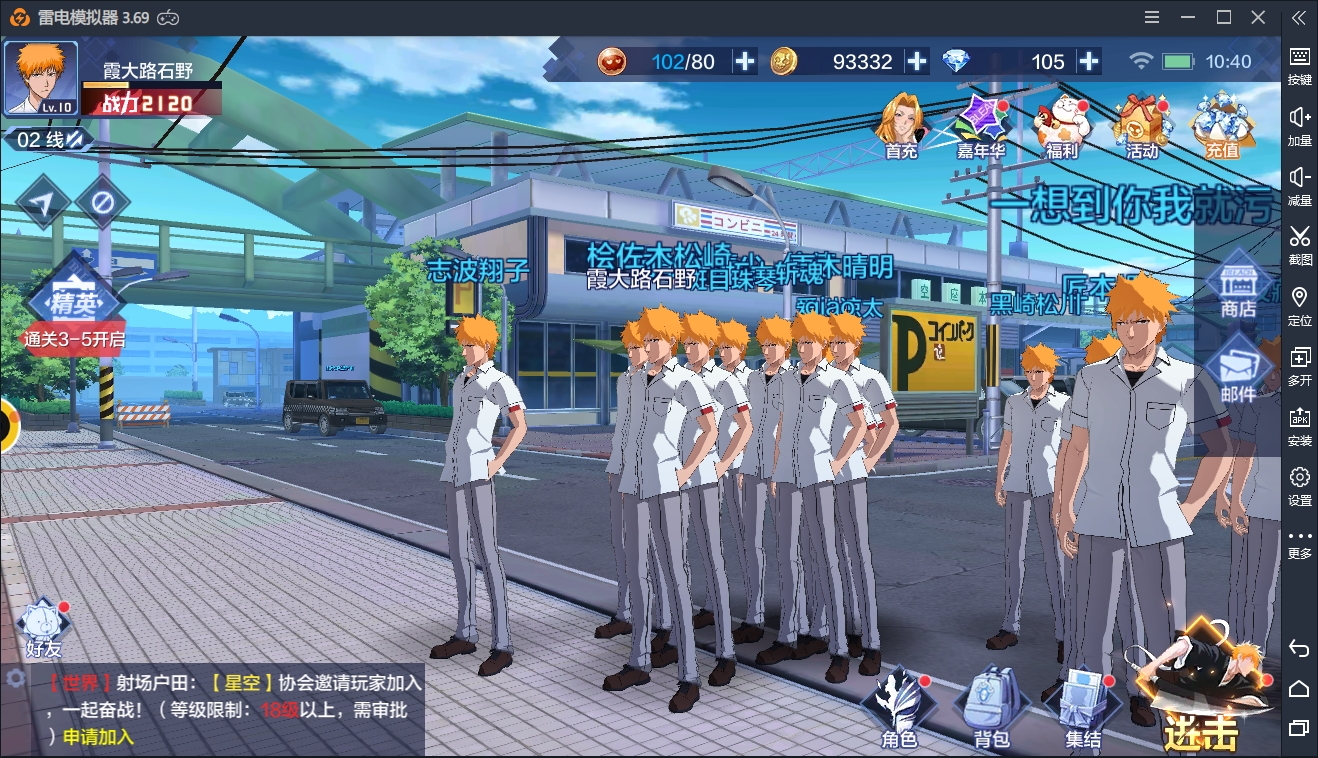Add stamina with the plus button
Viewport: 1318px width, 758px height.
pyautogui.click(x=745, y=61)
